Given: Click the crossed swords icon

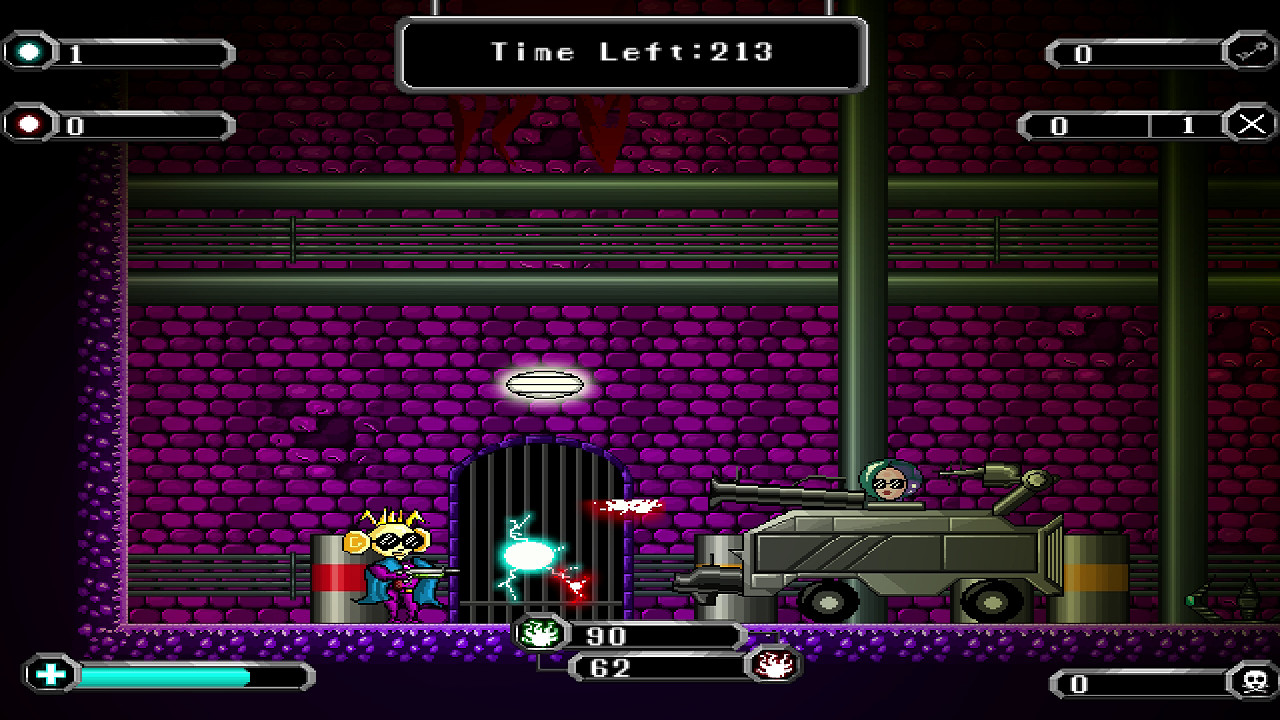Looking at the screenshot, I should 1250,125.
